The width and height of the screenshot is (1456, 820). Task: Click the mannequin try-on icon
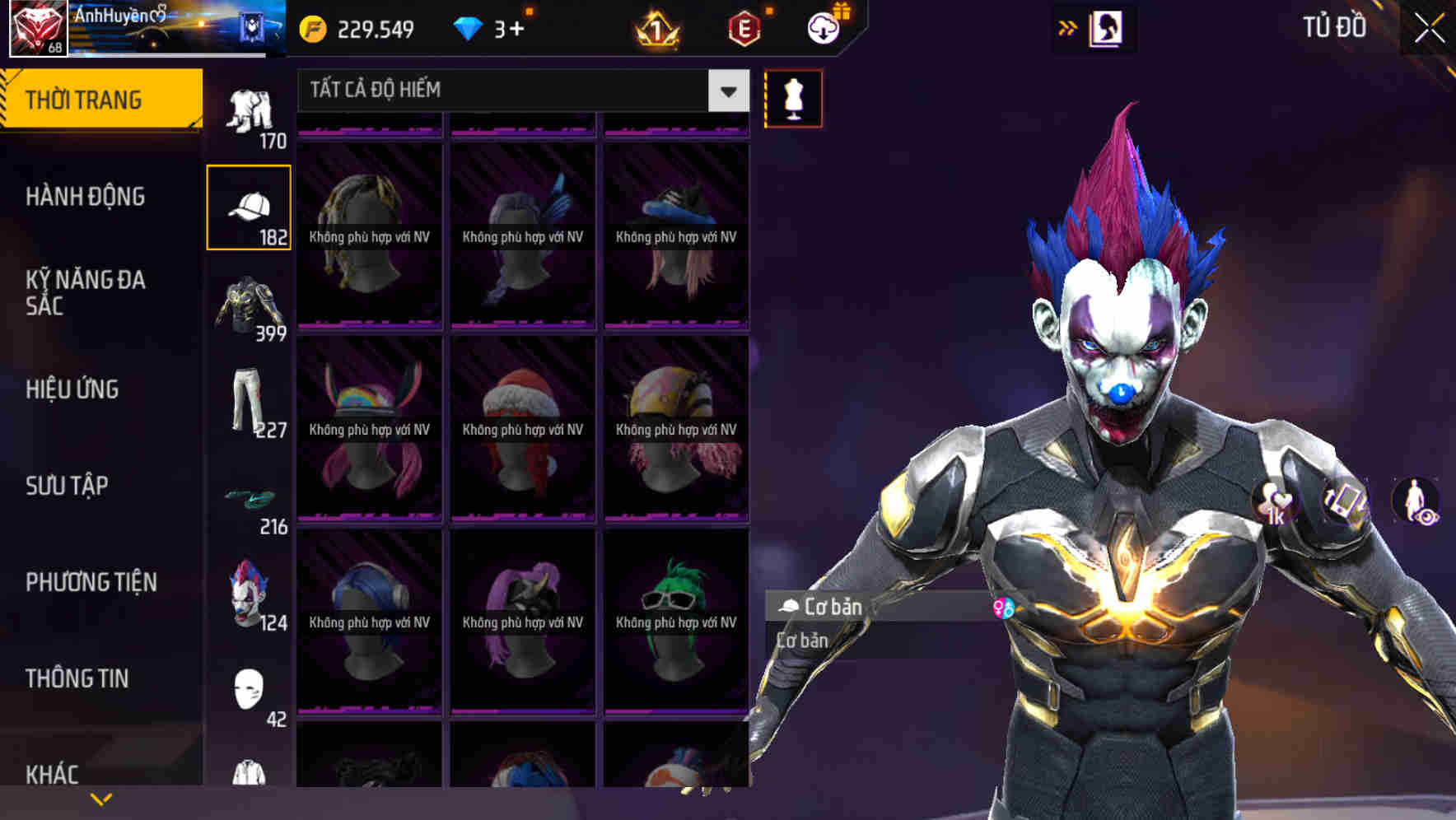792,98
